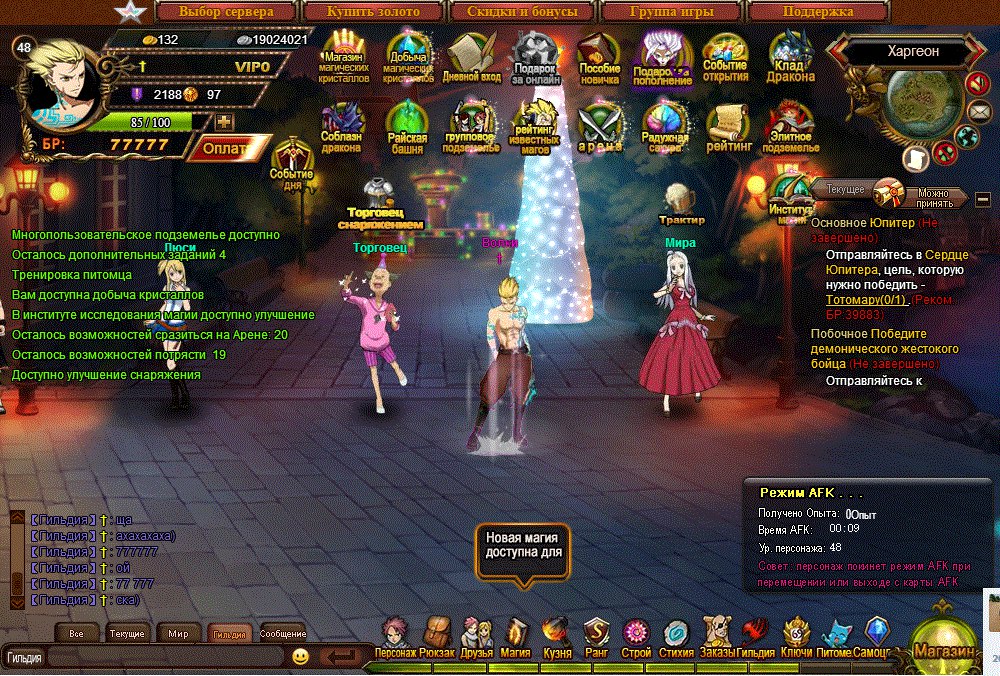Switch chat to the Мир tab

[178, 634]
